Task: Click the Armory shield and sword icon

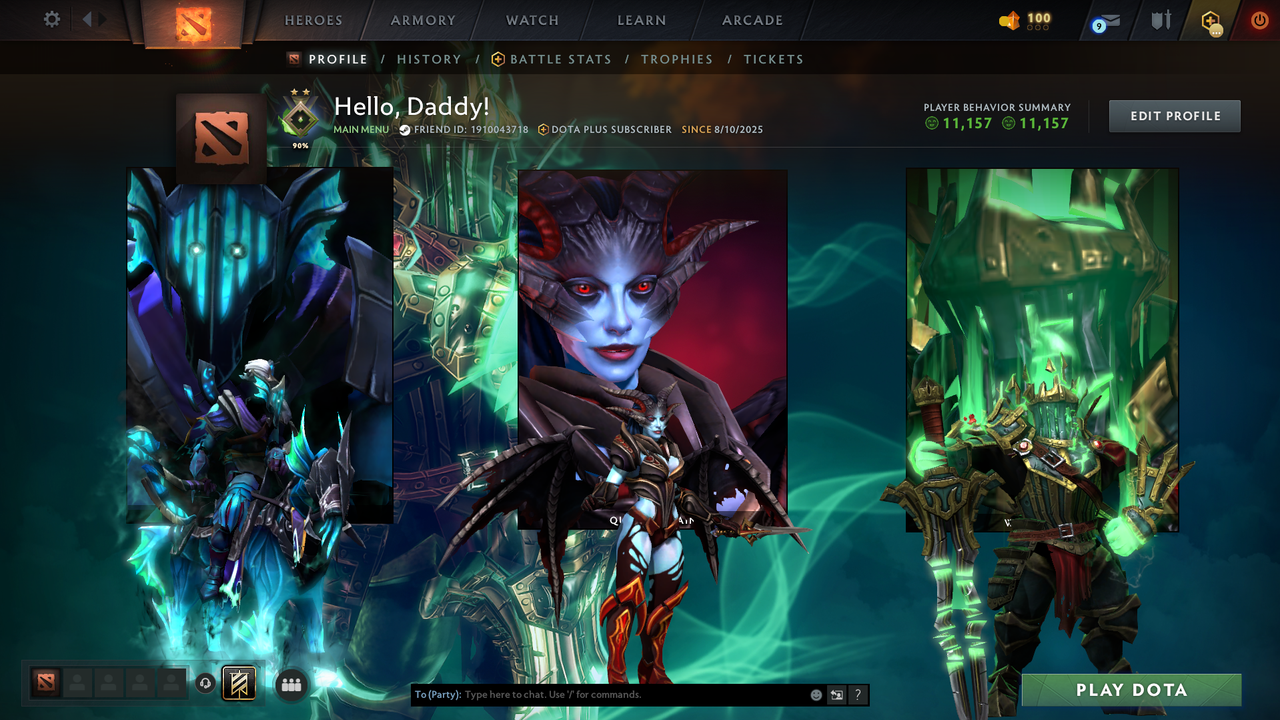Action: coord(1161,18)
